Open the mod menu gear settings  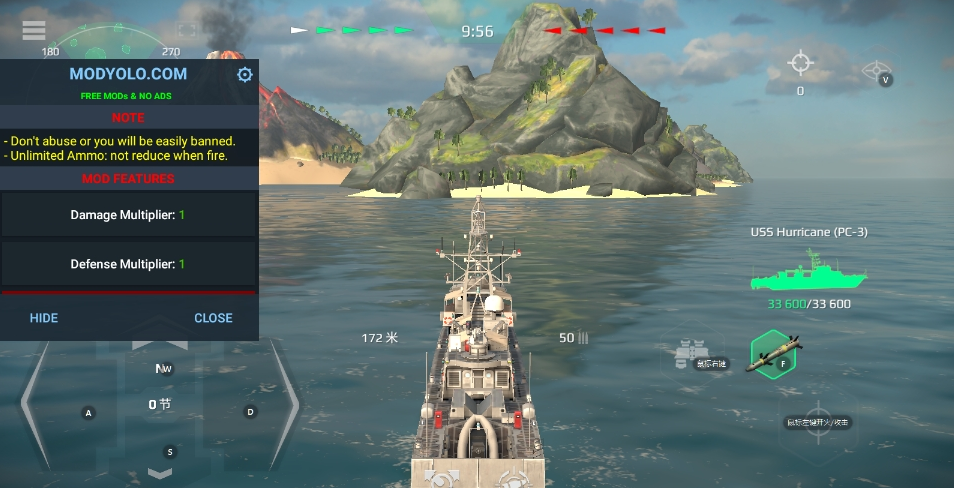coord(245,75)
